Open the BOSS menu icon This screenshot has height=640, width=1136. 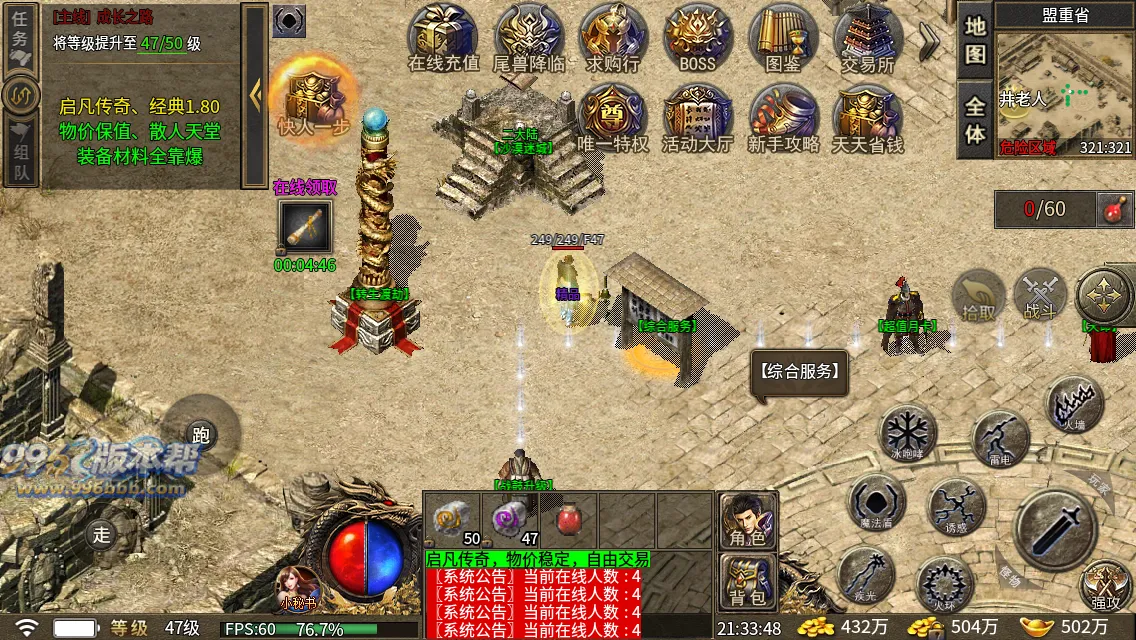(698, 38)
